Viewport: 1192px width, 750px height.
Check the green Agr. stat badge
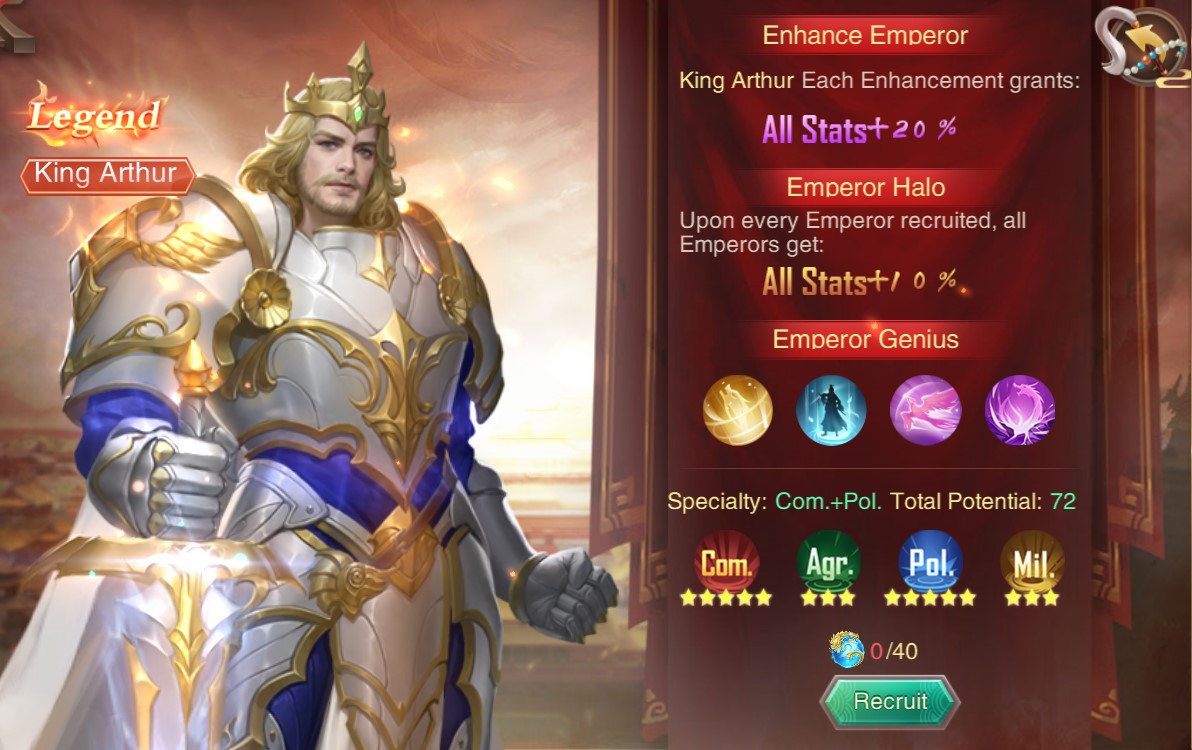coord(828,562)
